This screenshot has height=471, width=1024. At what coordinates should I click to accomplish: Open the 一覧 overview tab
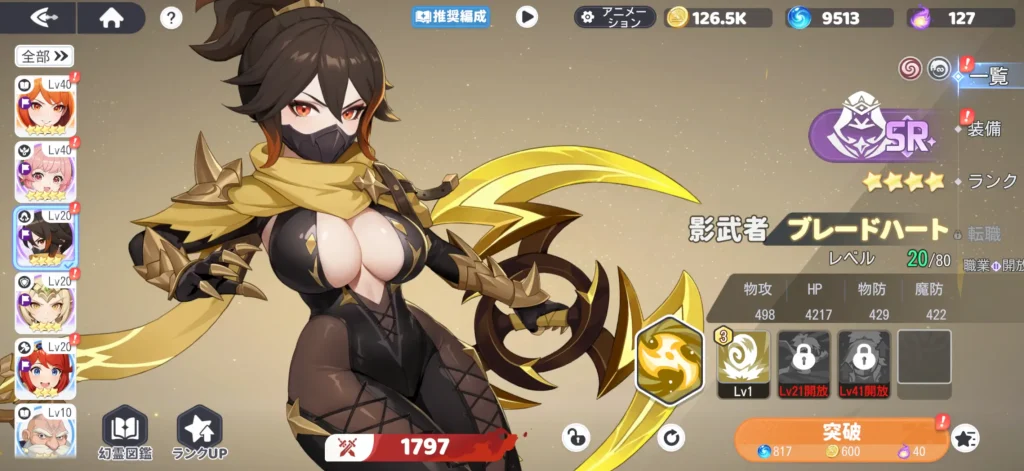tap(988, 76)
